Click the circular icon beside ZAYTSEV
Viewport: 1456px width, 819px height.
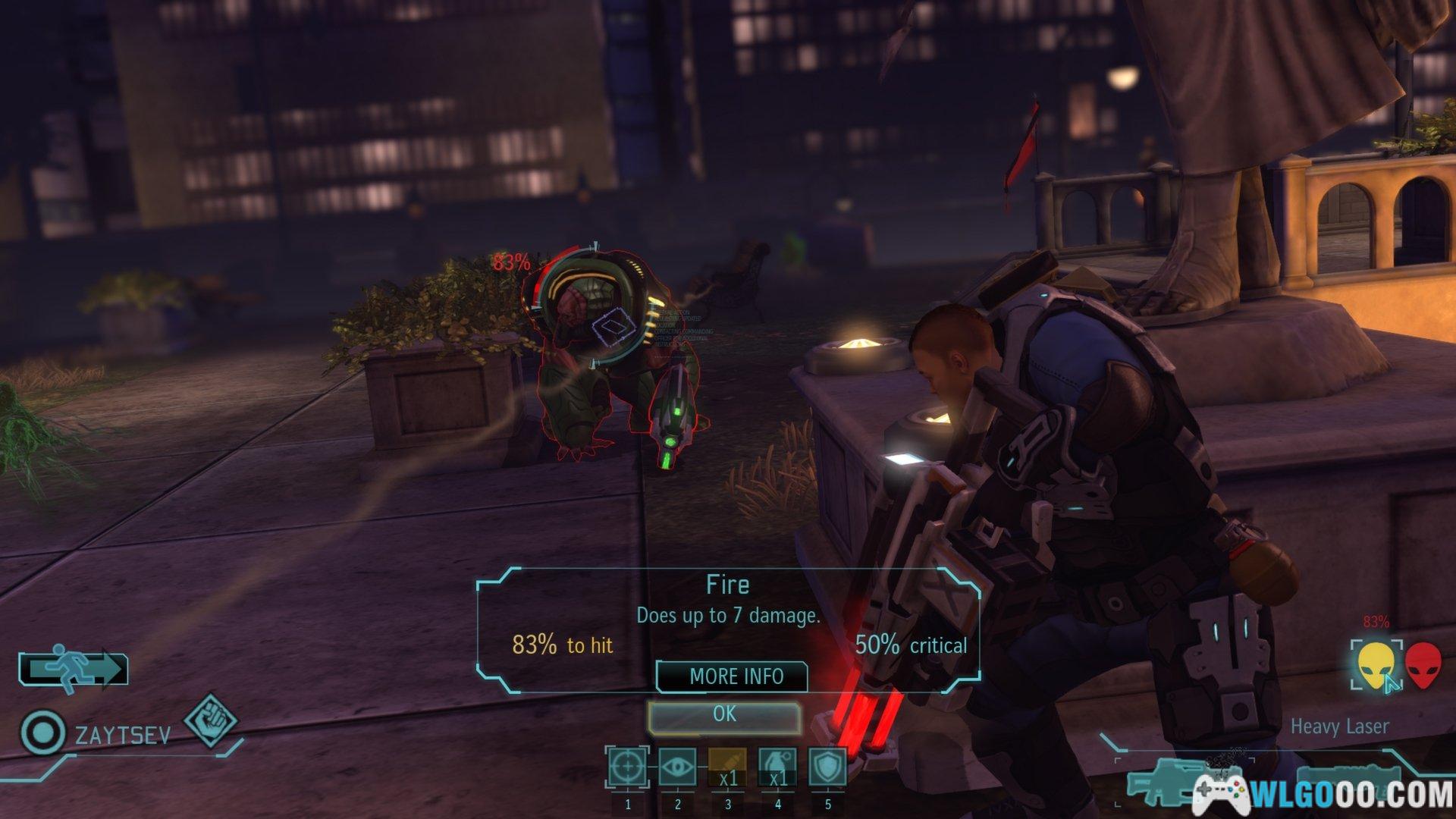(42, 733)
